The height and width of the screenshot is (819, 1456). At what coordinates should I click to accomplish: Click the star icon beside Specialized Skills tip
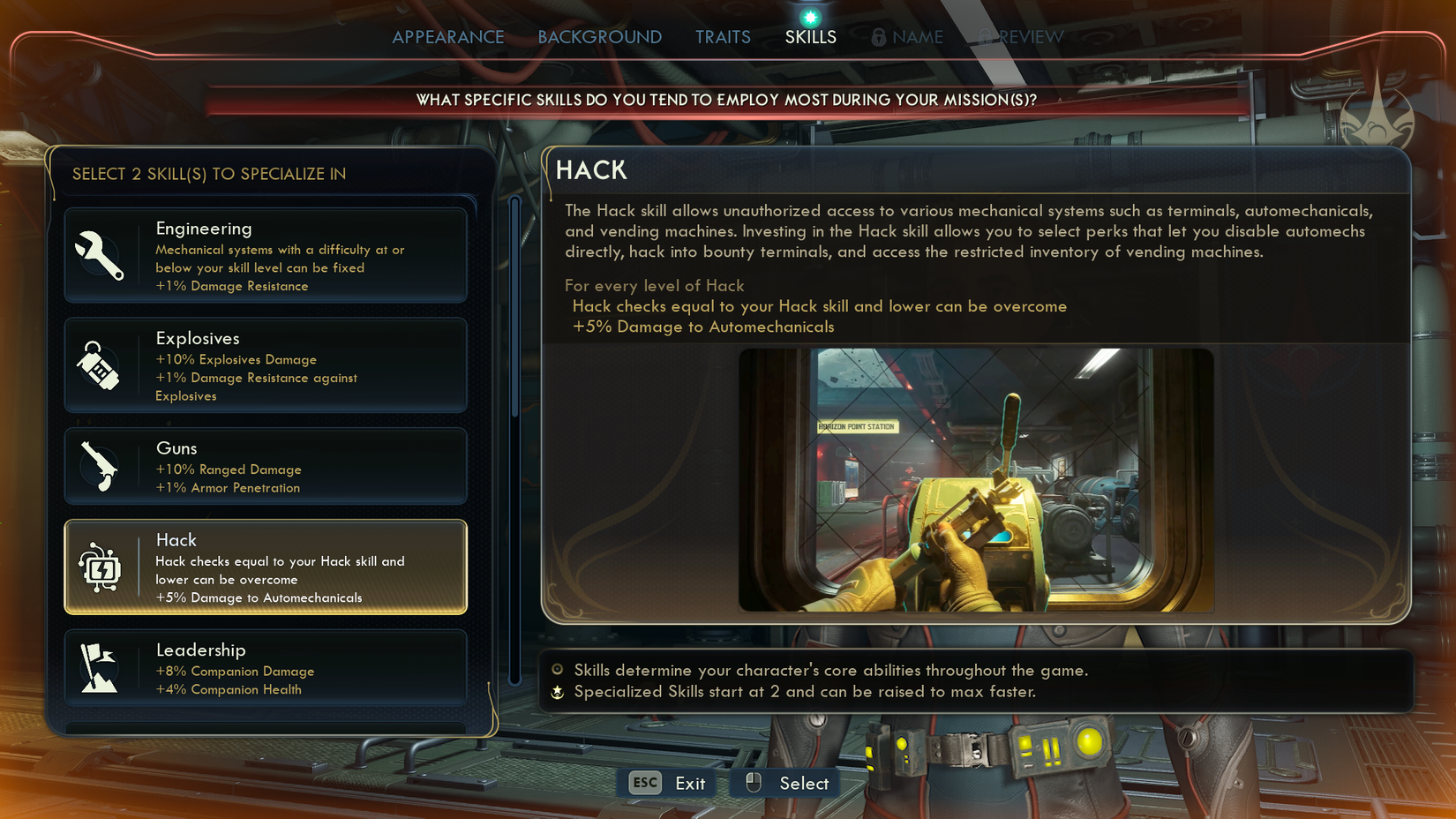tap(556, 693)
